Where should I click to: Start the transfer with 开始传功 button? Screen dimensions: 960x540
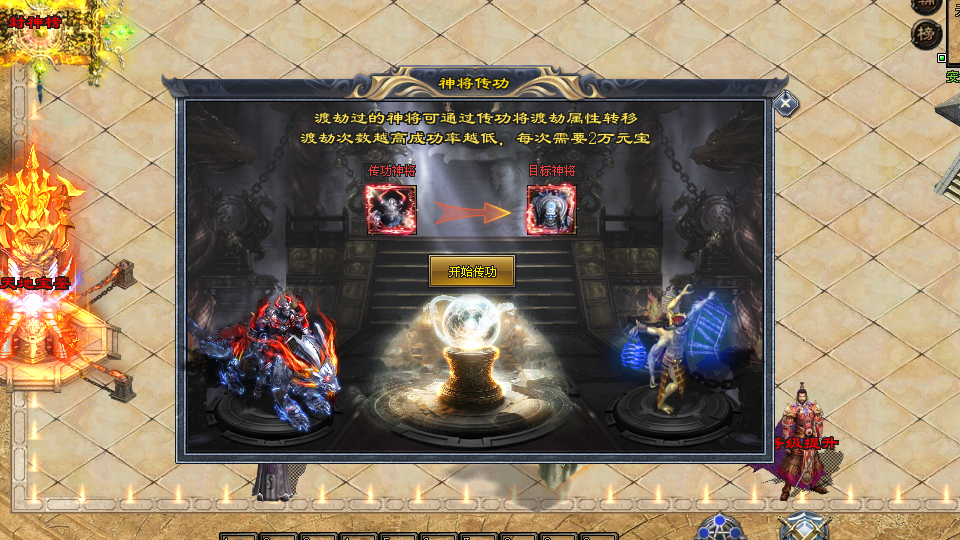click(x=472, y=271)
